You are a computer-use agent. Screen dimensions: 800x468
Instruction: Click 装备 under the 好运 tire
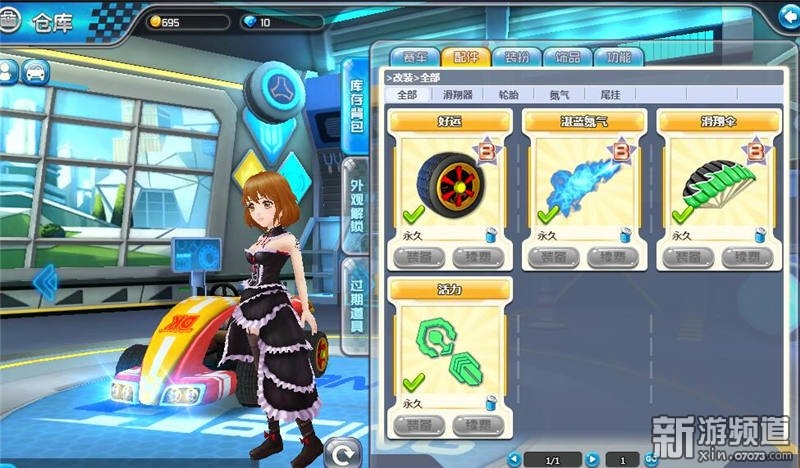point(415,257)
